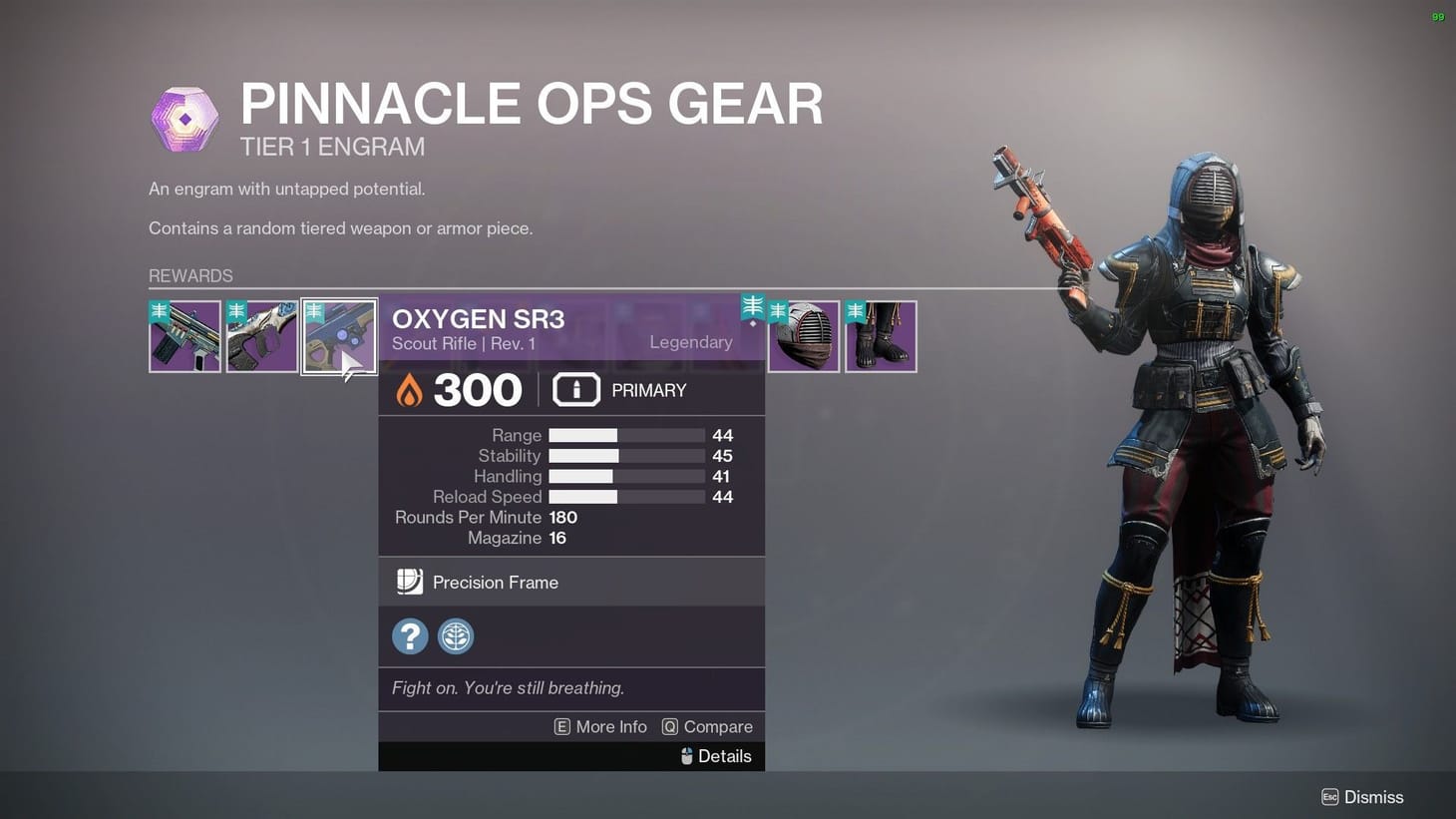Image resolution: width=1456 pixels, height=819 pixels.
Task: Click the Range stat bar
Action: pos(626,435)
